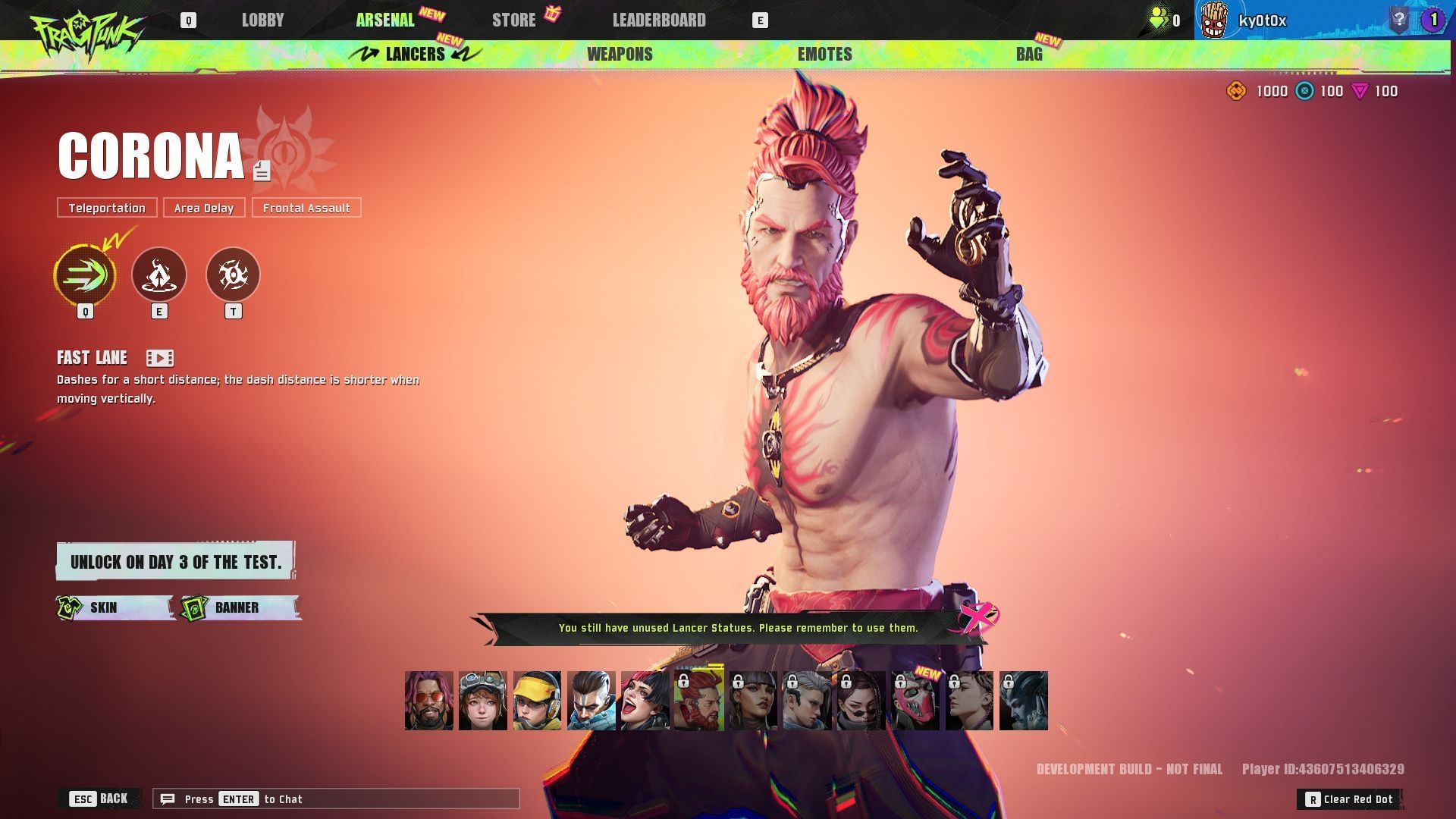Screen dimensions: 1456x819
Task: Click the Back button
Action: pos(99,799)
